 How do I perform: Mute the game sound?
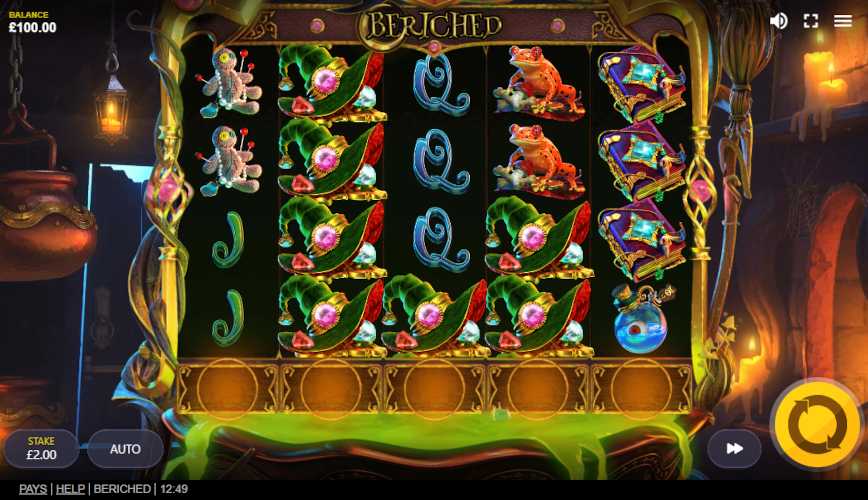tap(778, 21)
